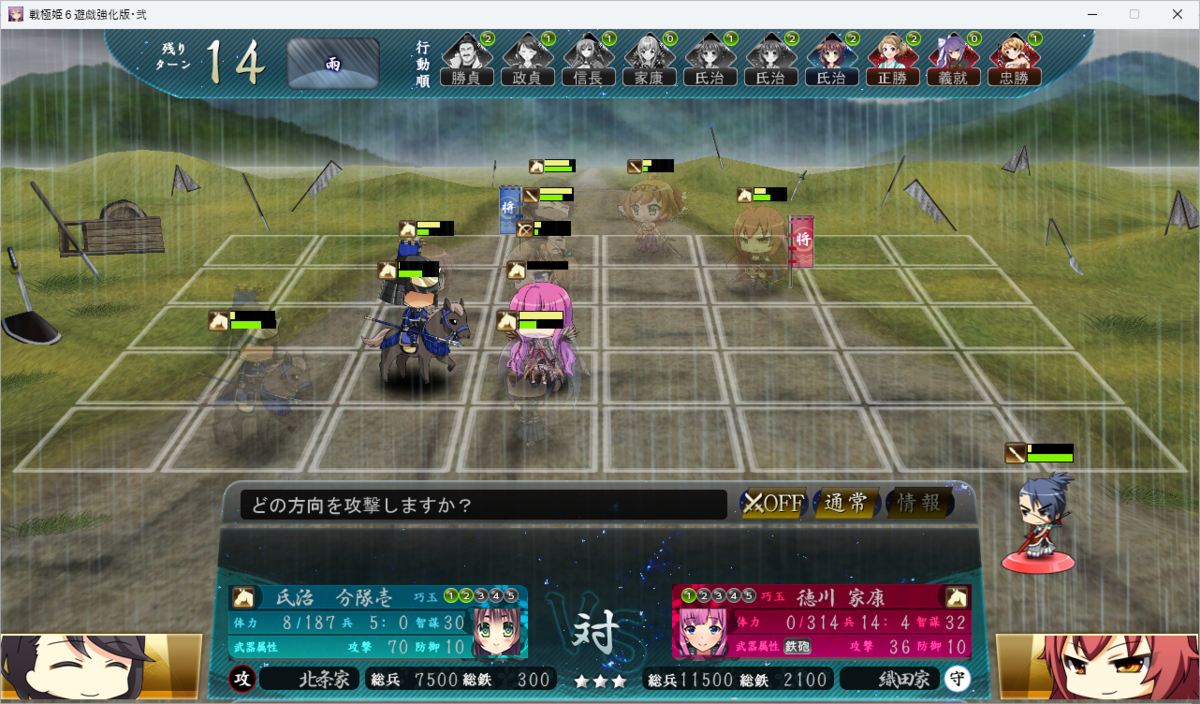Choose 信長 in the action order bar
The image size is (1200, 704).
[589, 60]
